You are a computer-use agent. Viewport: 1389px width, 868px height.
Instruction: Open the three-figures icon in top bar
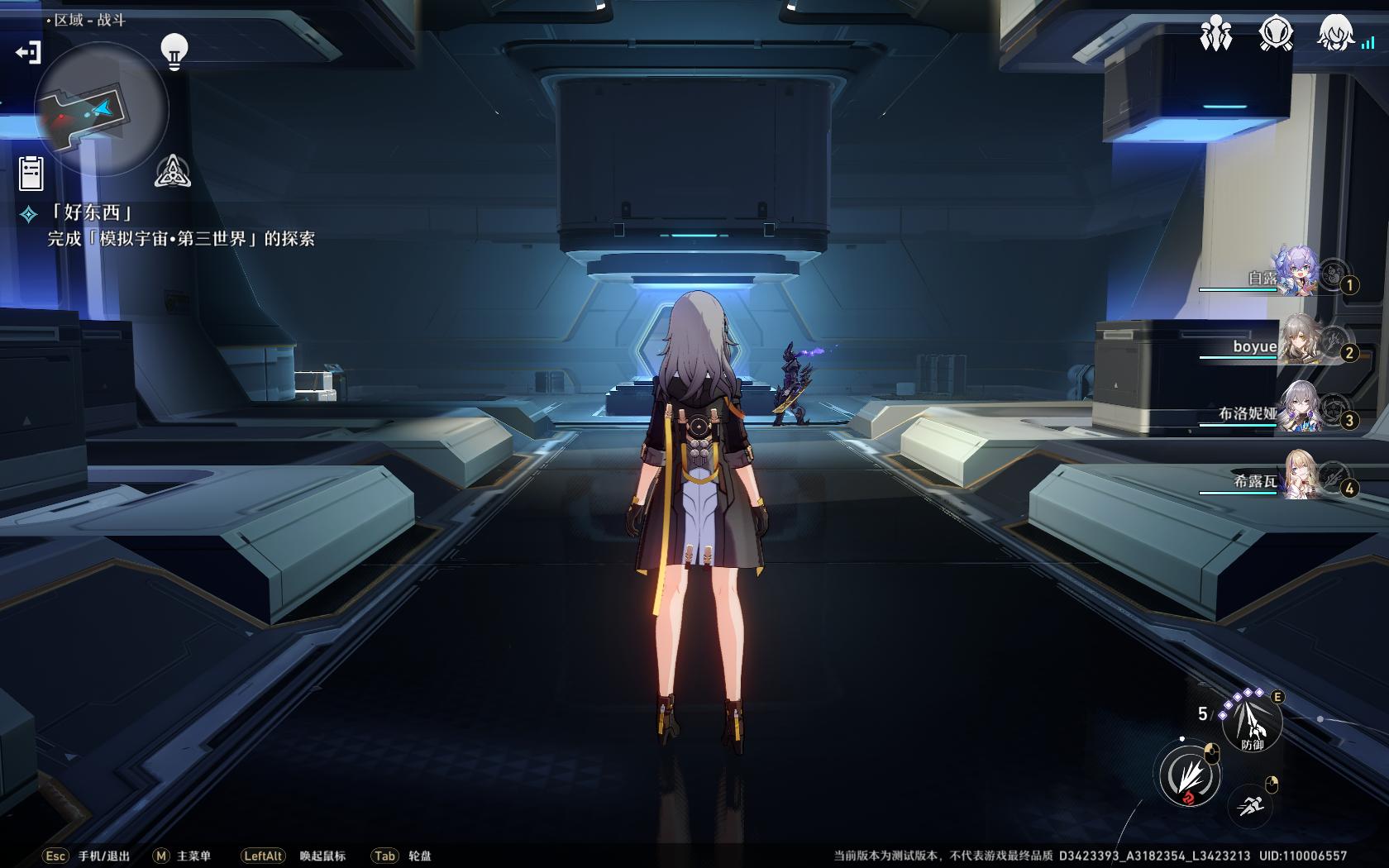click(x=1215, y=36)
